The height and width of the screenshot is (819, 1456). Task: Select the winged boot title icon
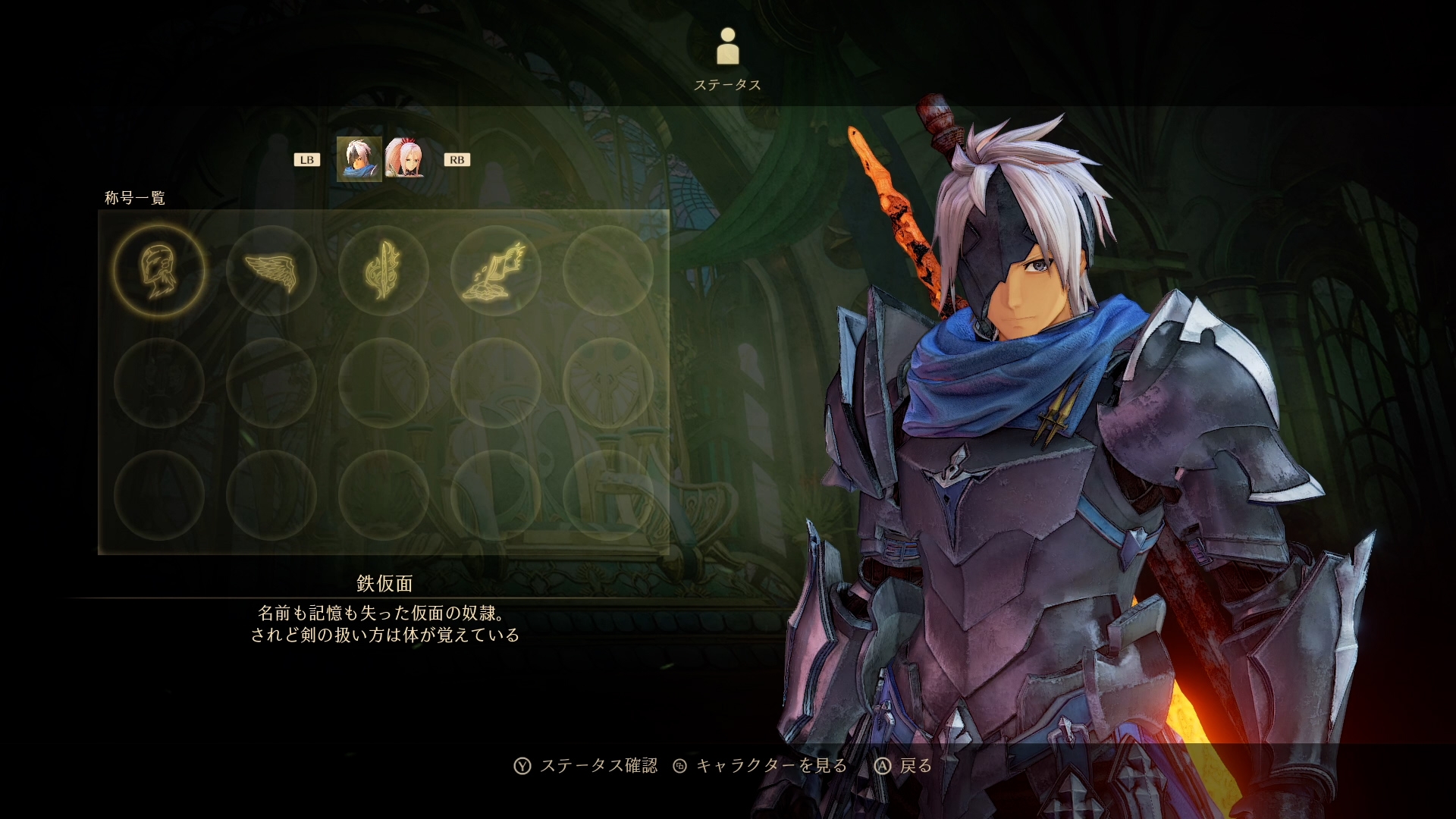(x=273, y=271)
